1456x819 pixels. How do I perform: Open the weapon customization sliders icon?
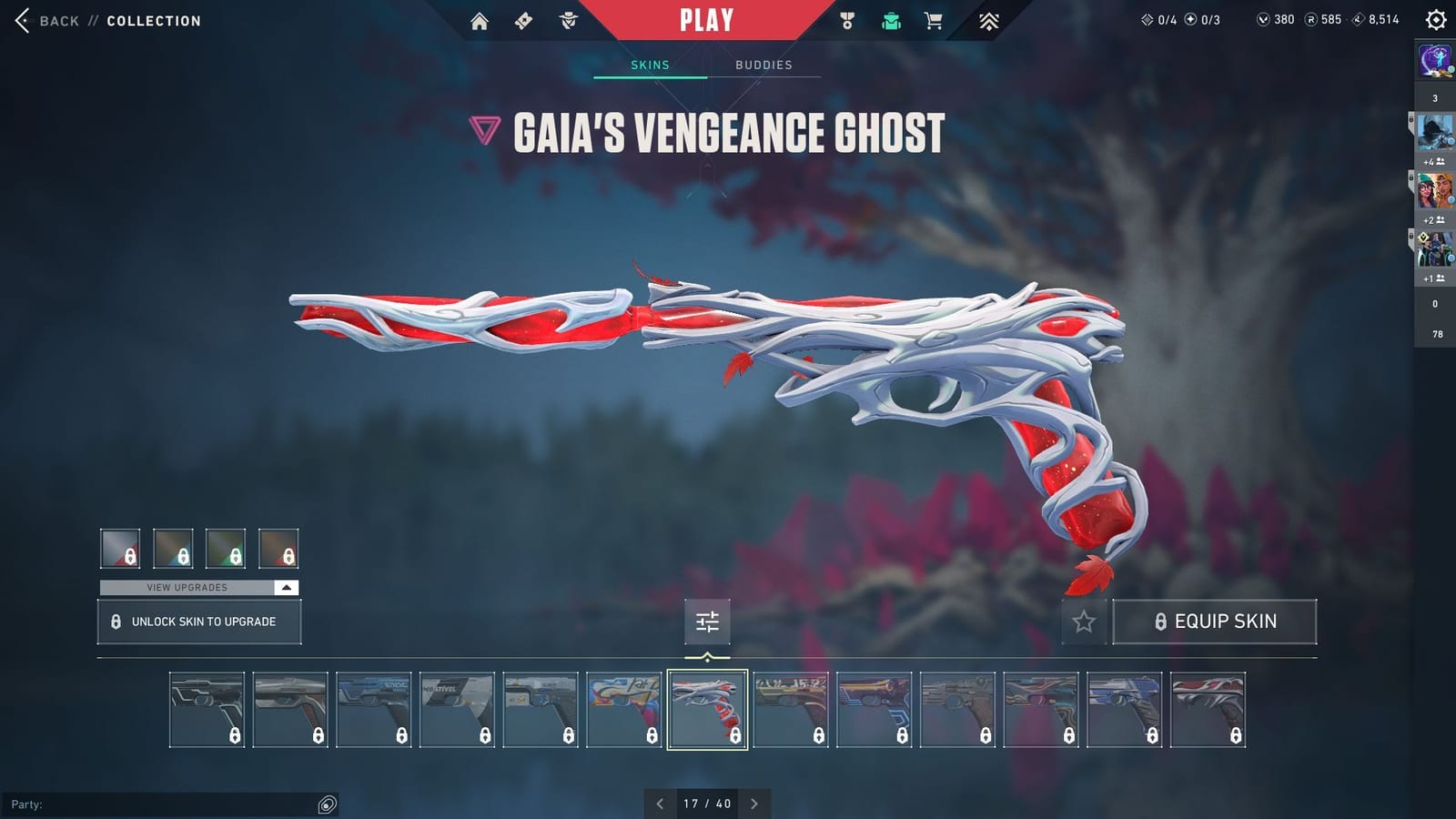coord(707,622)
